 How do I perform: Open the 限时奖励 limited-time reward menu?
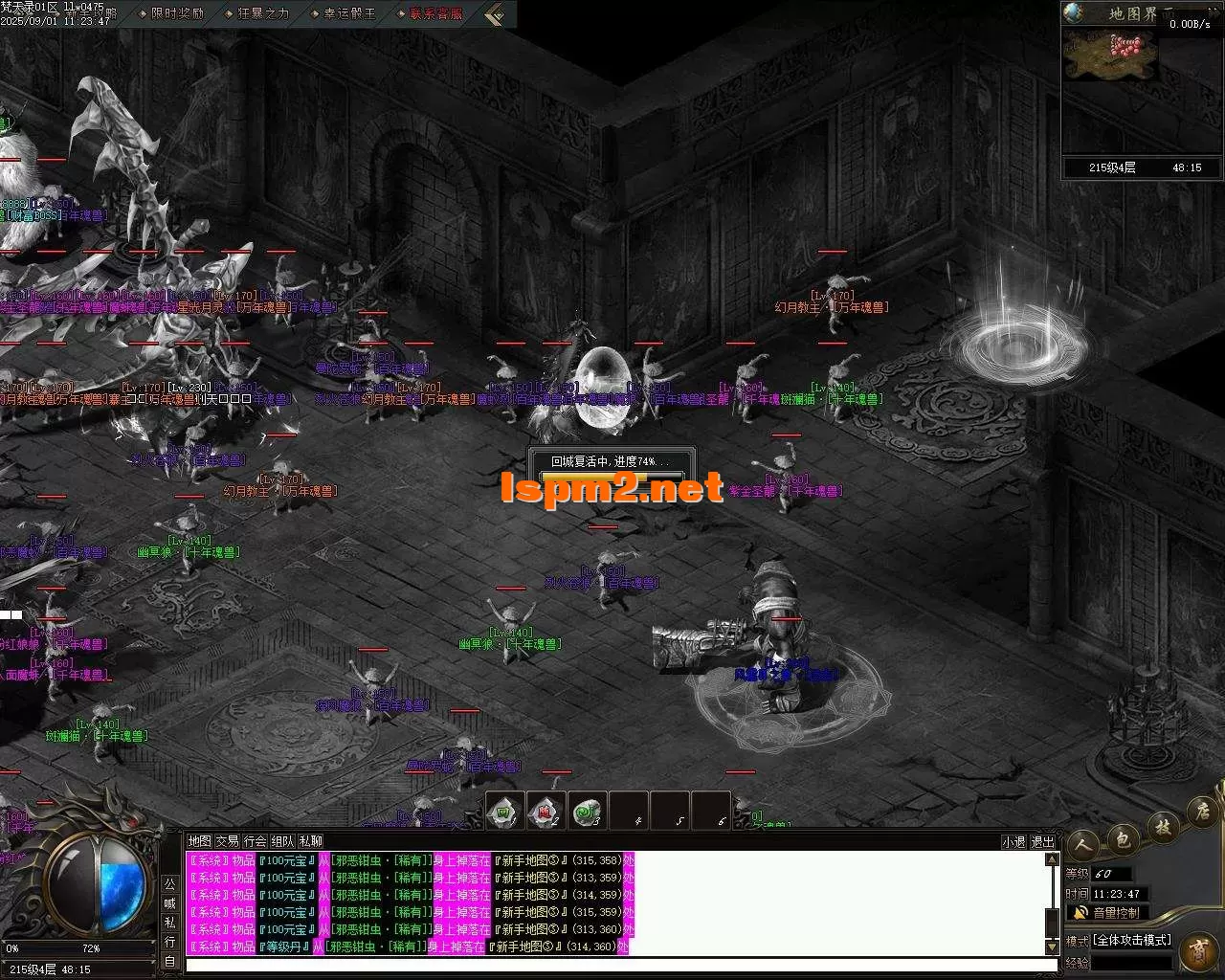pos(177,13)
